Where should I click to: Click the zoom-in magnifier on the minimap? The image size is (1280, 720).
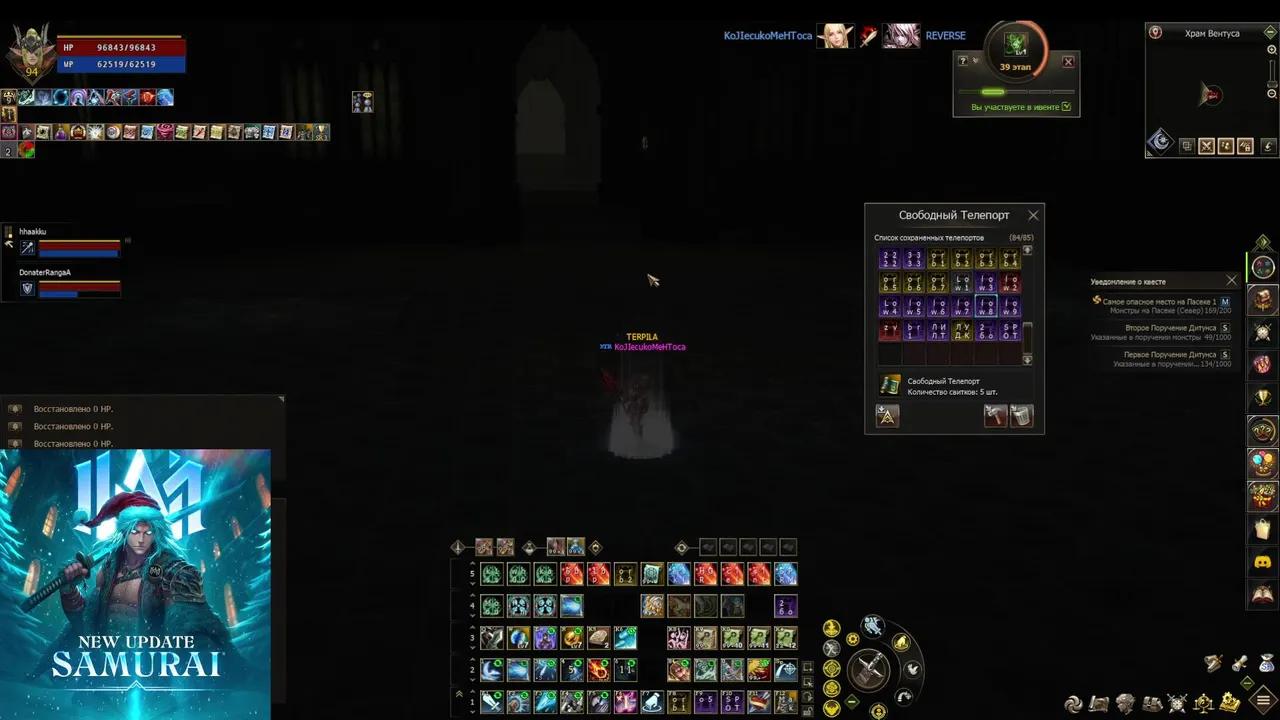pos(1272,49)
